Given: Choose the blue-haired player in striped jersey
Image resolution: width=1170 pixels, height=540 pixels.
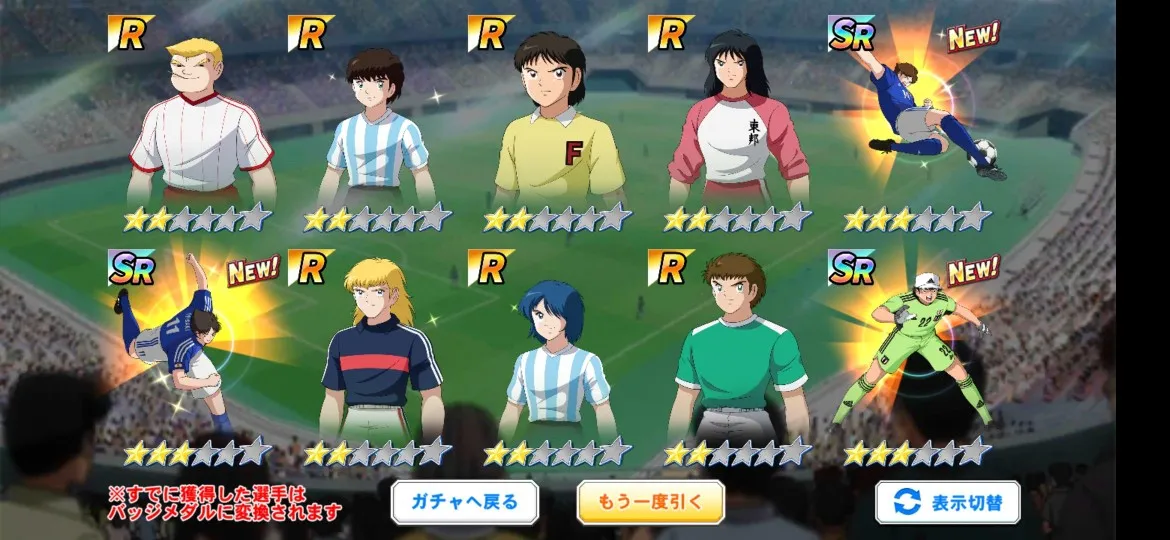Looking at the screenshot, I should pyautogui.click(x=557, y=360).
